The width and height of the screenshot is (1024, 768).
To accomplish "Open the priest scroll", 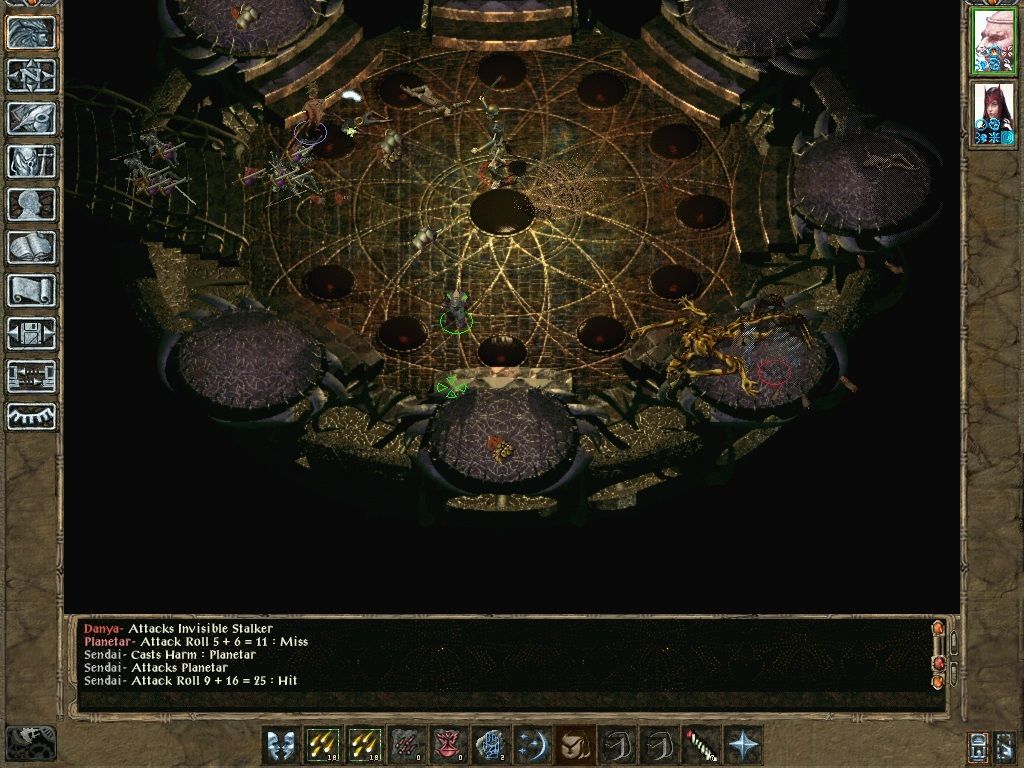I will (x=32, y=290).
